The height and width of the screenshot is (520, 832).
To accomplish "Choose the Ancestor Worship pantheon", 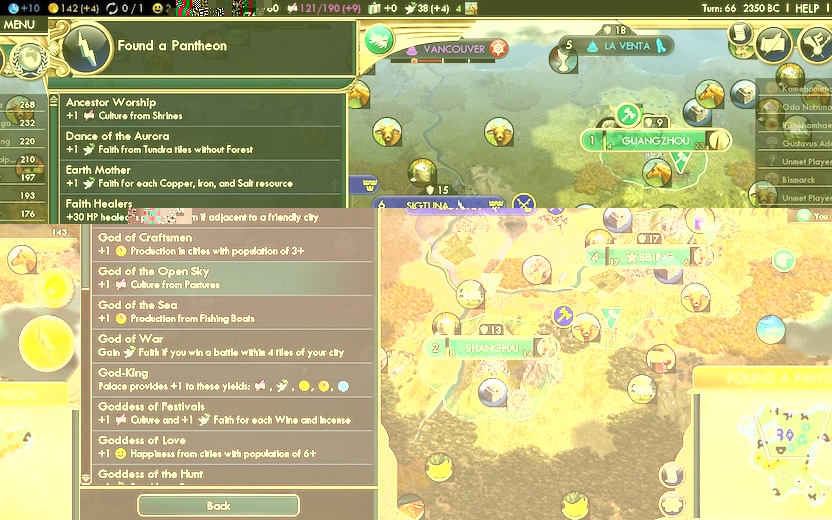I will [x=200, y=109].
